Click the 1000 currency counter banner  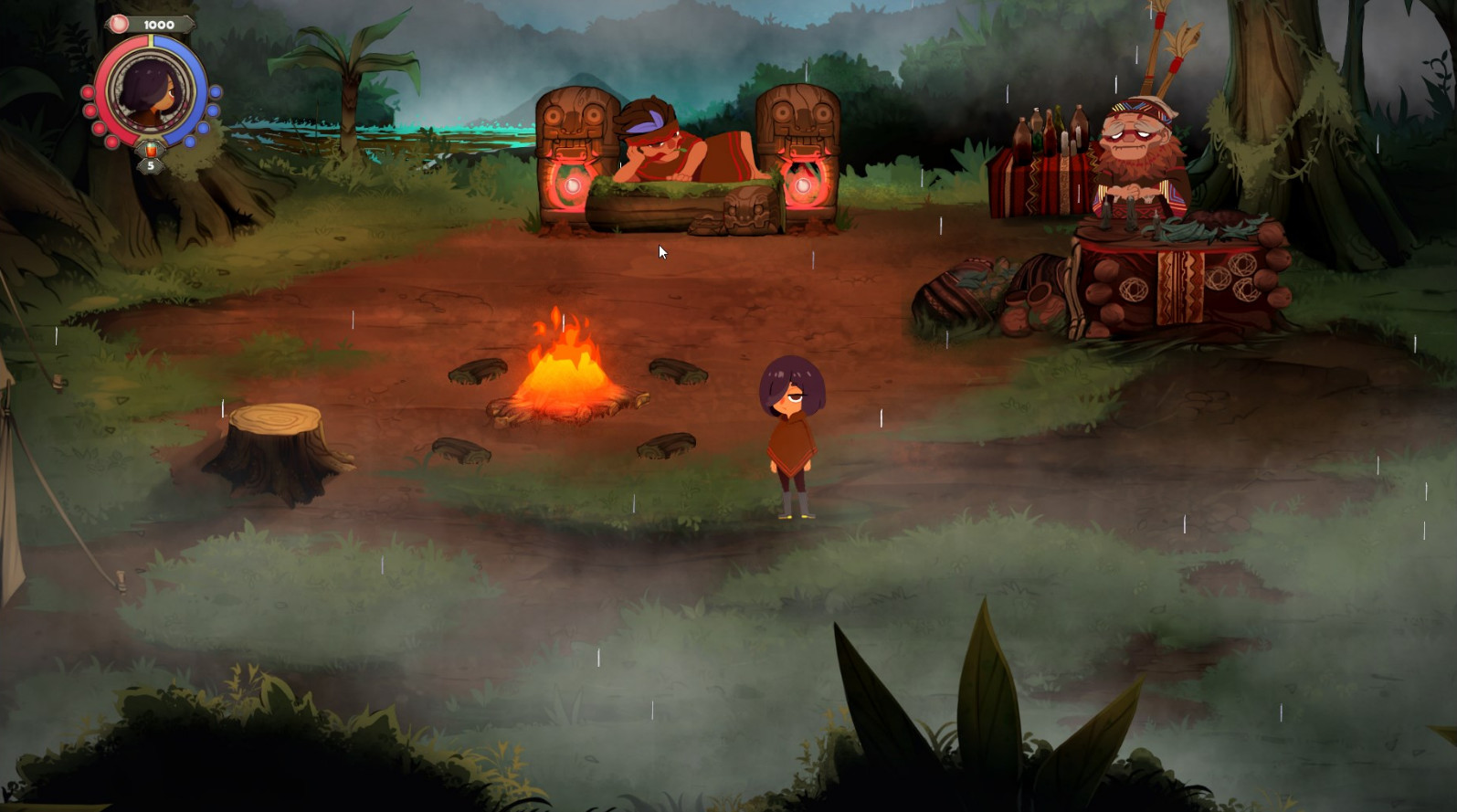[160, 24]
